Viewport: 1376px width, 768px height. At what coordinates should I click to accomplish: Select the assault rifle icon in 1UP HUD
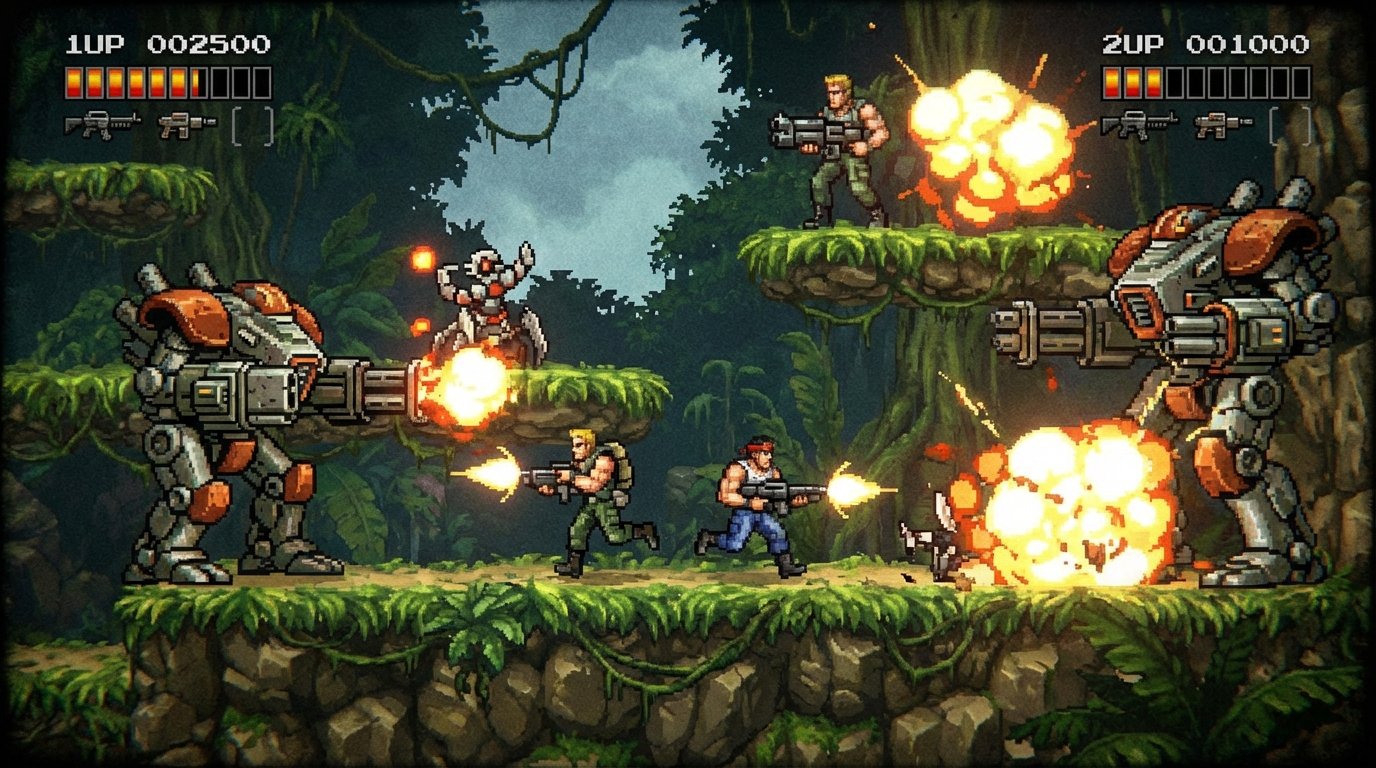(102, 124)
